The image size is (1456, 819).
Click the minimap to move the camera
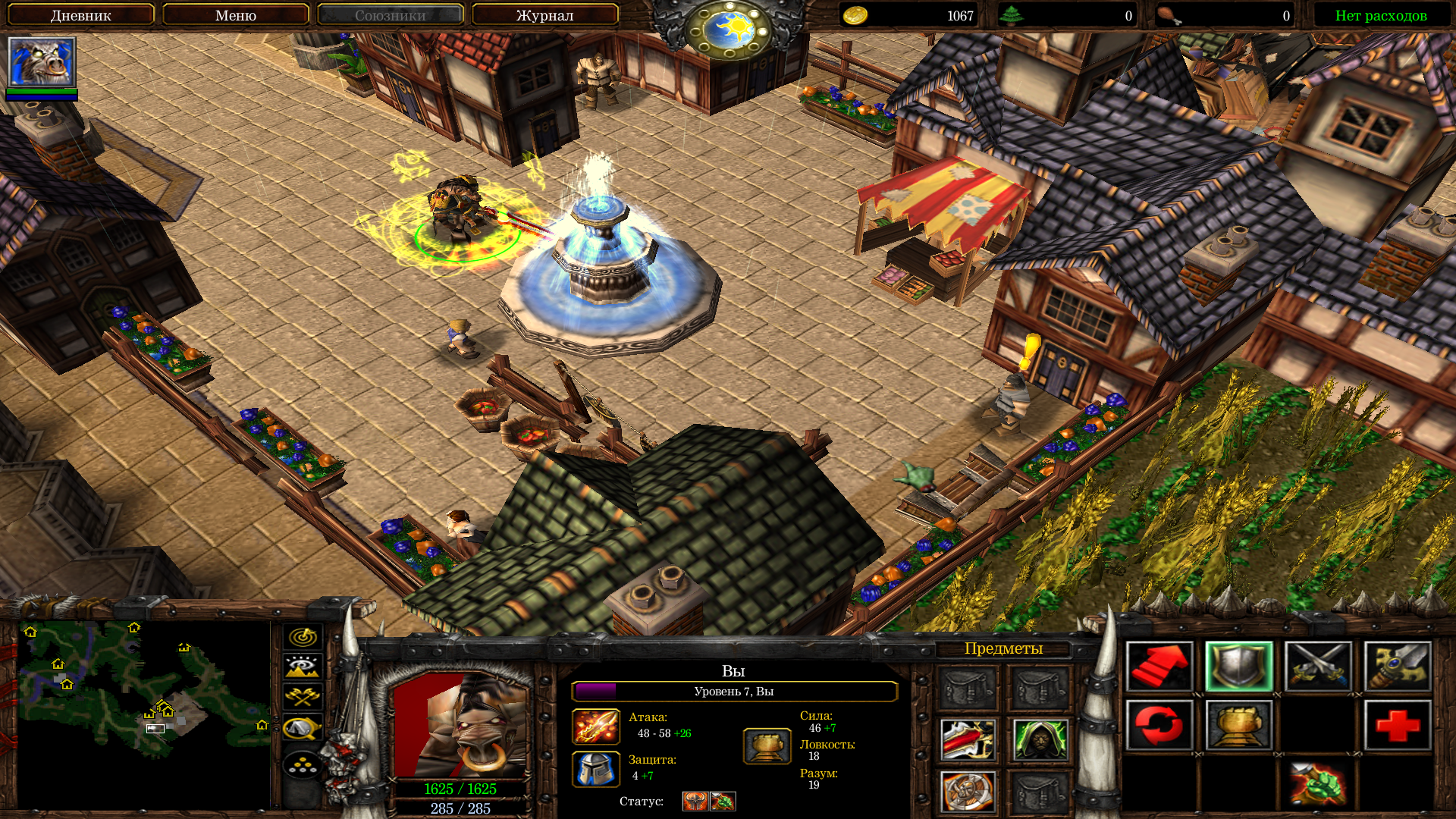click(144, 713)
